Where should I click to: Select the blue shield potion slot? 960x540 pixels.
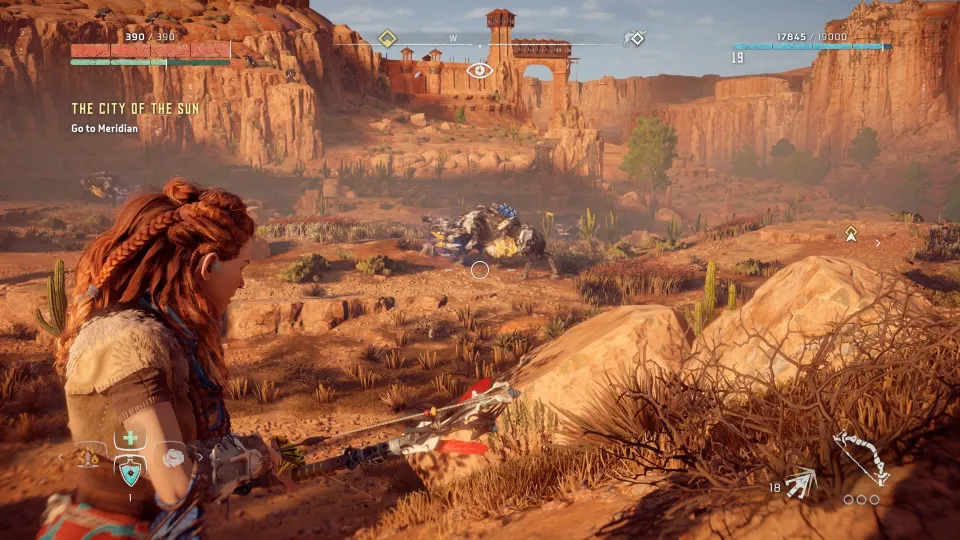[x=130, y=470]
